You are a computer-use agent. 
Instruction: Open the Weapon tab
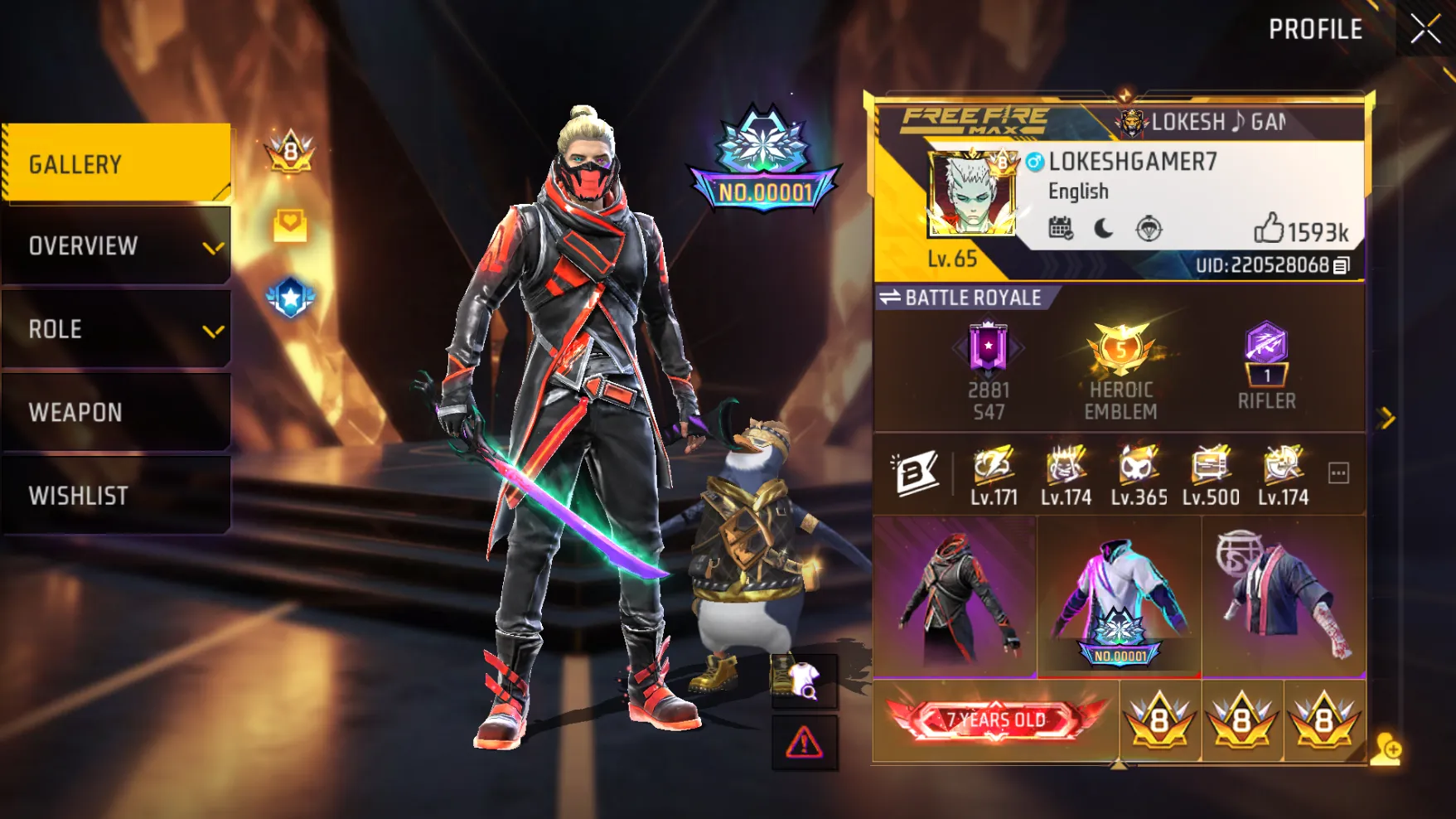(x=117, y=412)
